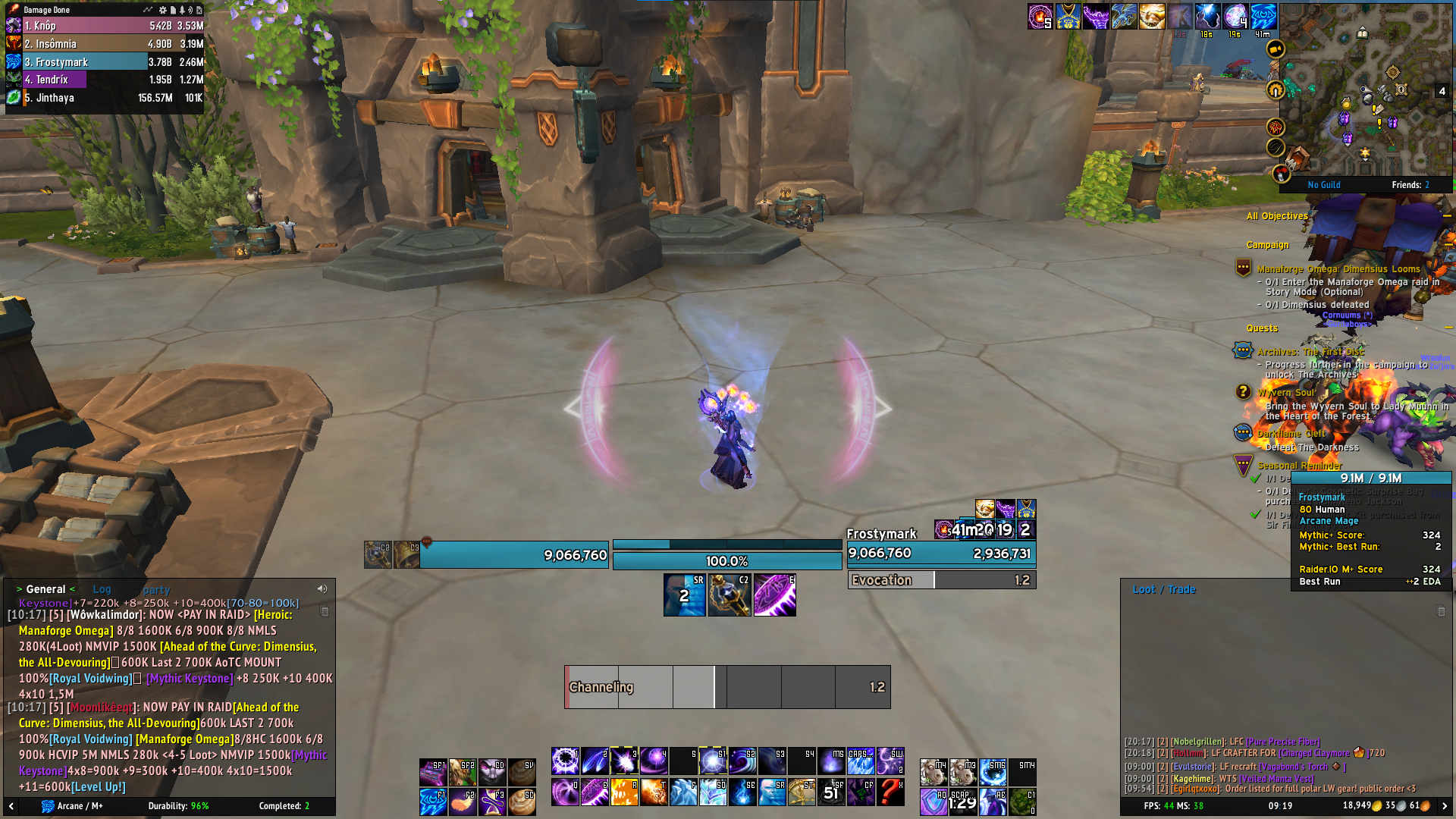This screenshot has height=819, width=1456.
Task: Open the Friends list on minimap bar
Action: pos(1410,185)
